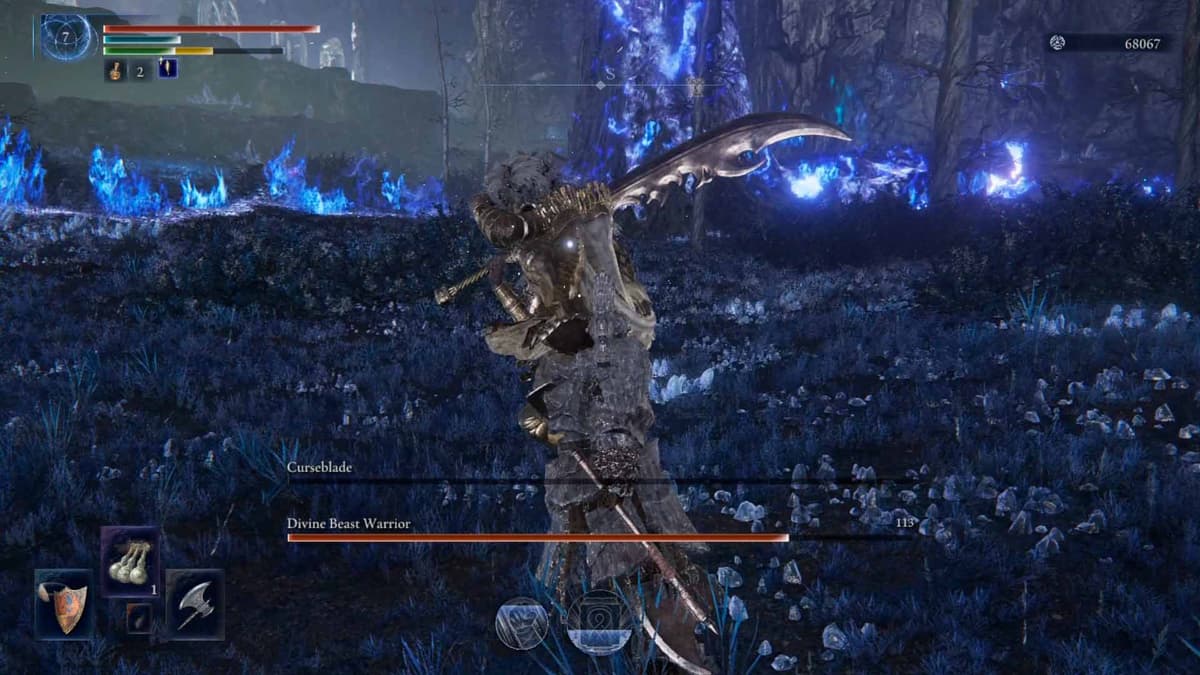Activate the fully charged character skill icon
The height and width of the screenshot is (675, 1200).
(522, 623)
